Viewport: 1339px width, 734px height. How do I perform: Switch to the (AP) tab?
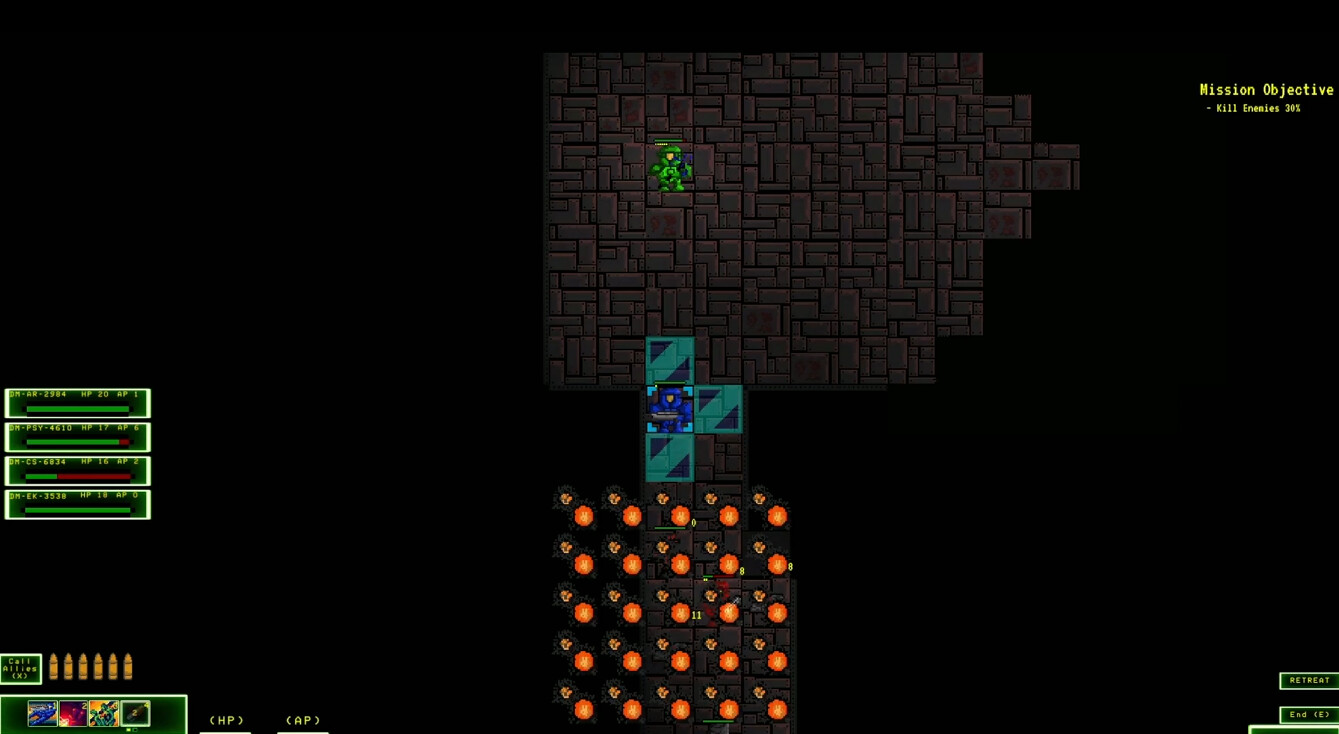tap(303, 719)
